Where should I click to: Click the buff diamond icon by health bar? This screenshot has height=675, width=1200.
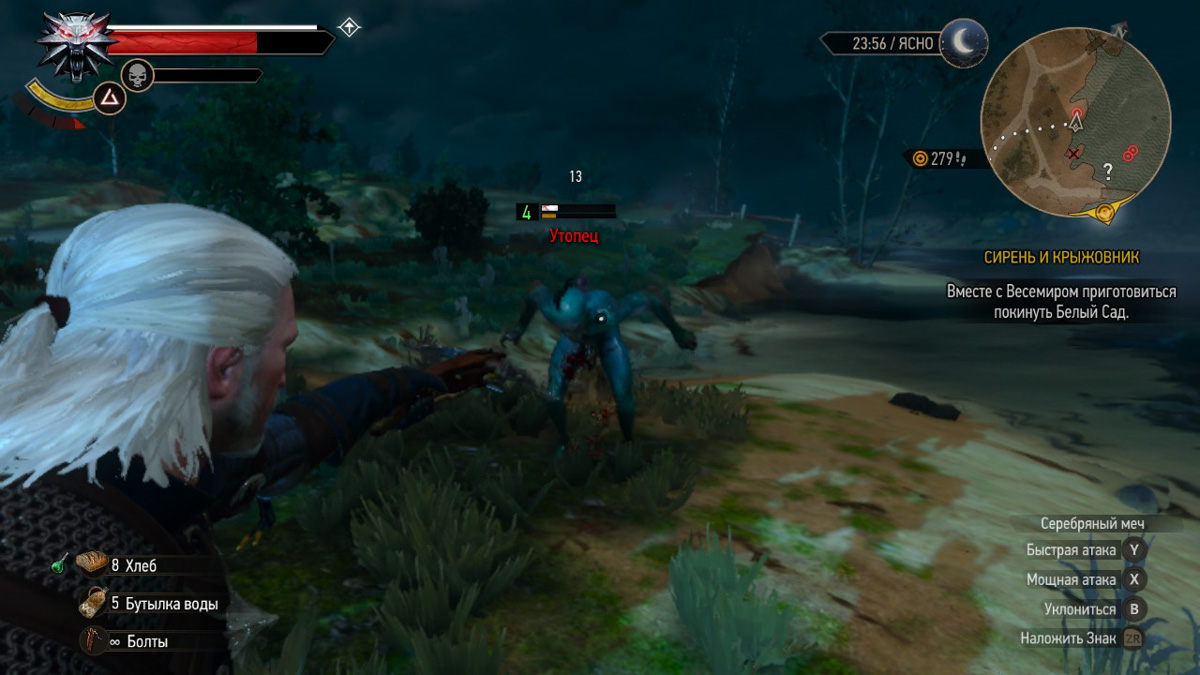pyautogui.click(x=348, y=27)
